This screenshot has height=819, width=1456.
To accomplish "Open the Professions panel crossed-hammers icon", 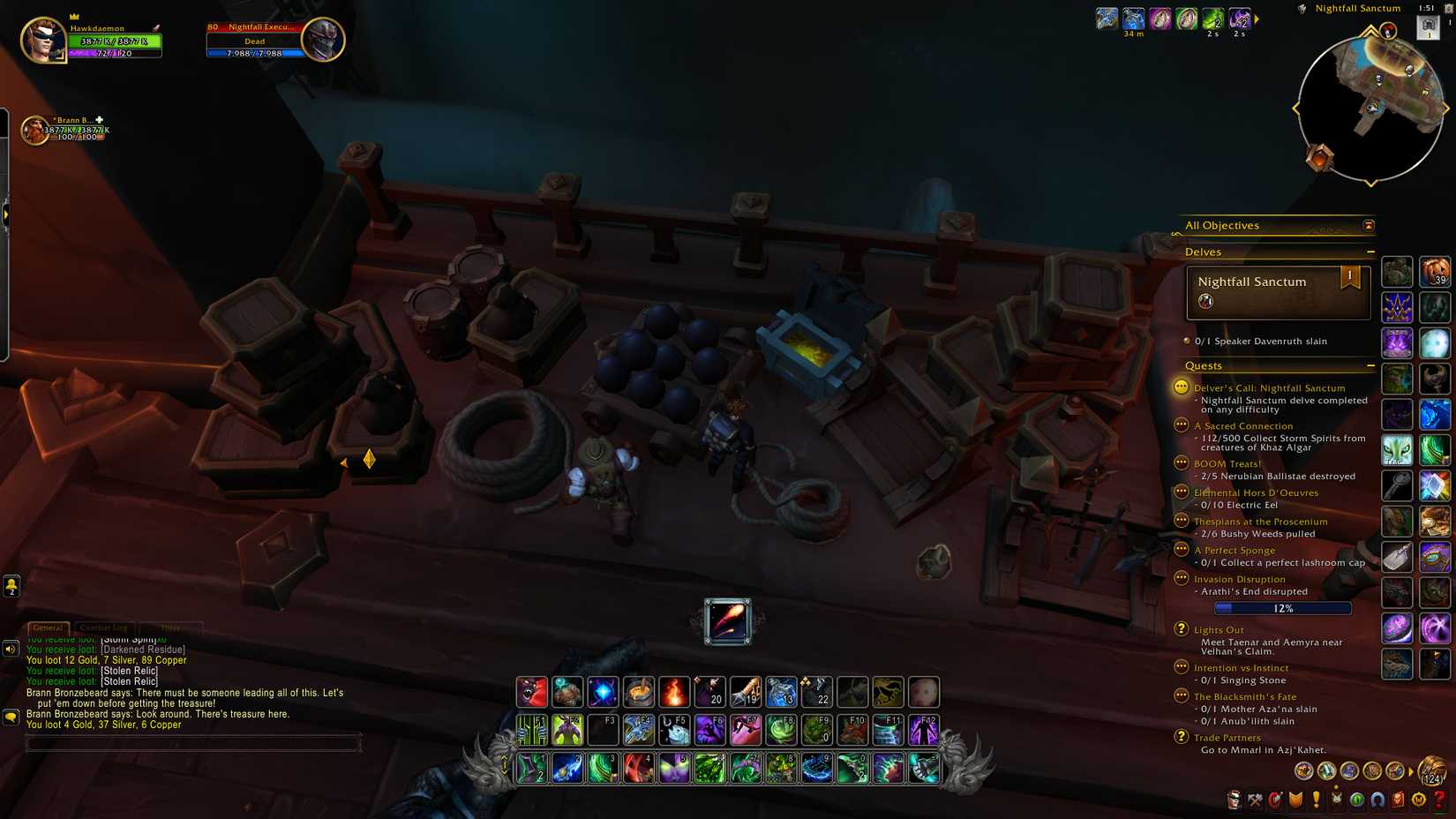I will [1254, 800].
